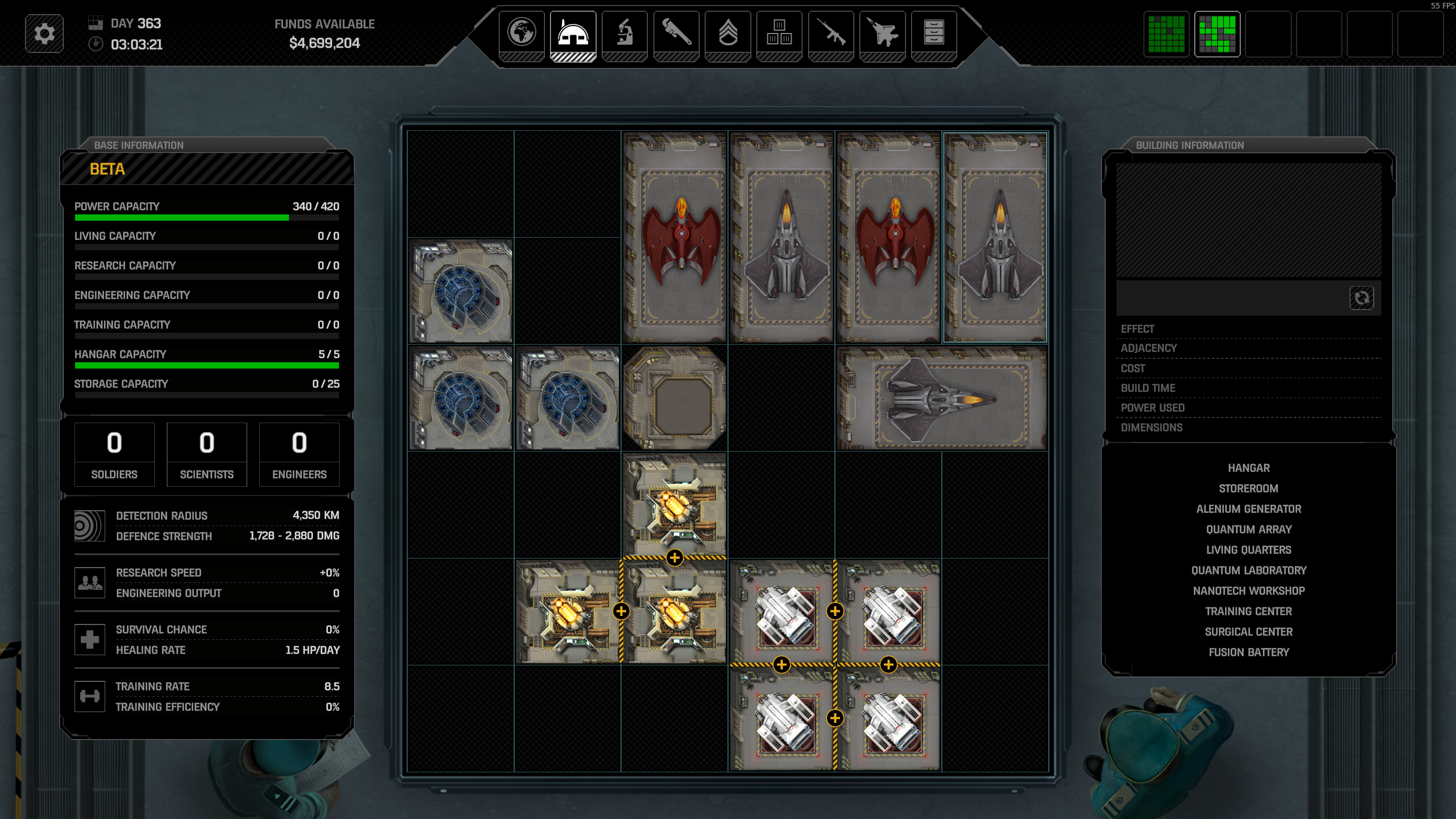This screenshot has height=819, width=1456.
Task: Open the wrench engineering tab
Action: pyautogui.click(x=676, y=33)
